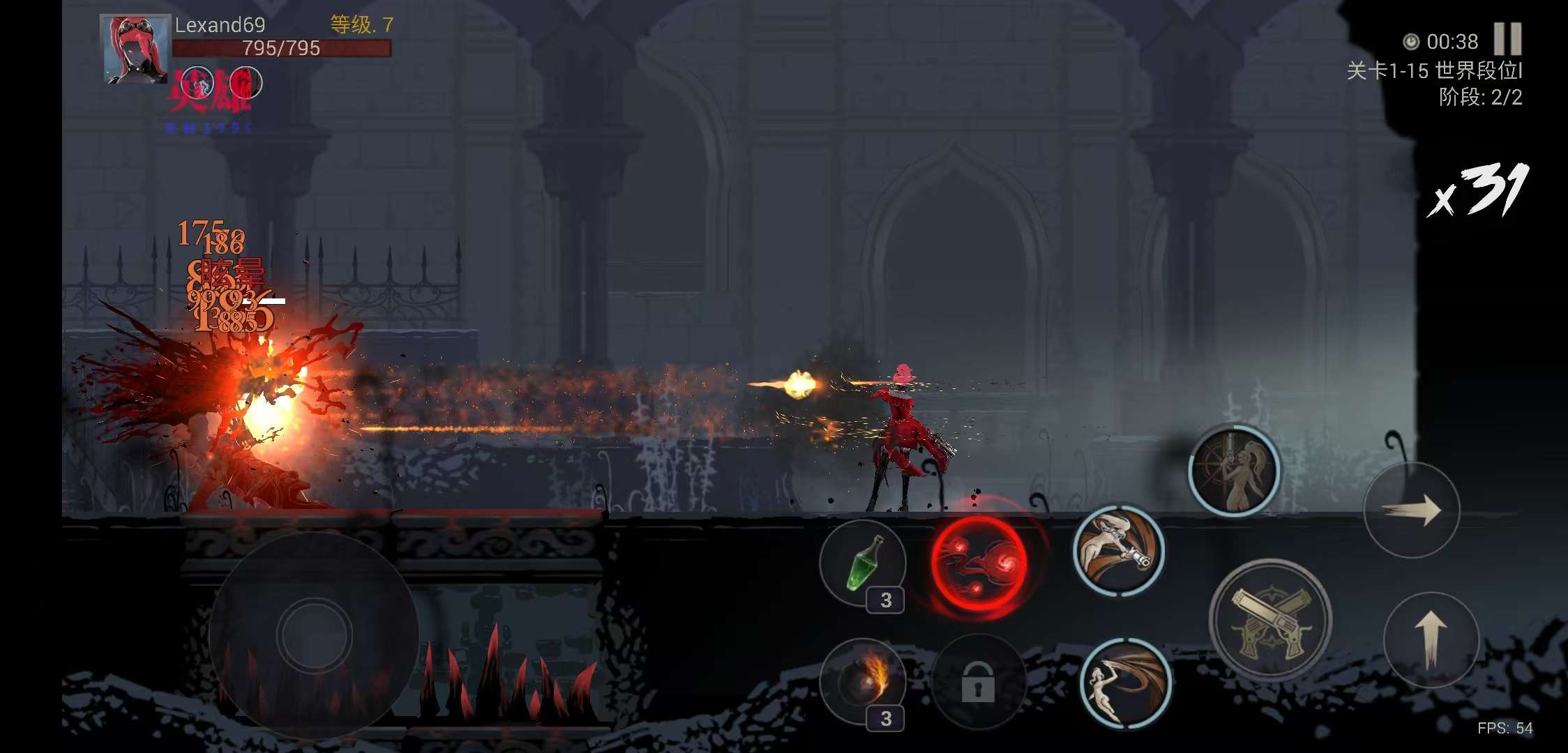This screenshot has height=753, width=1568.
Task: Tap the locked skill slot
Action: (978, 681)
